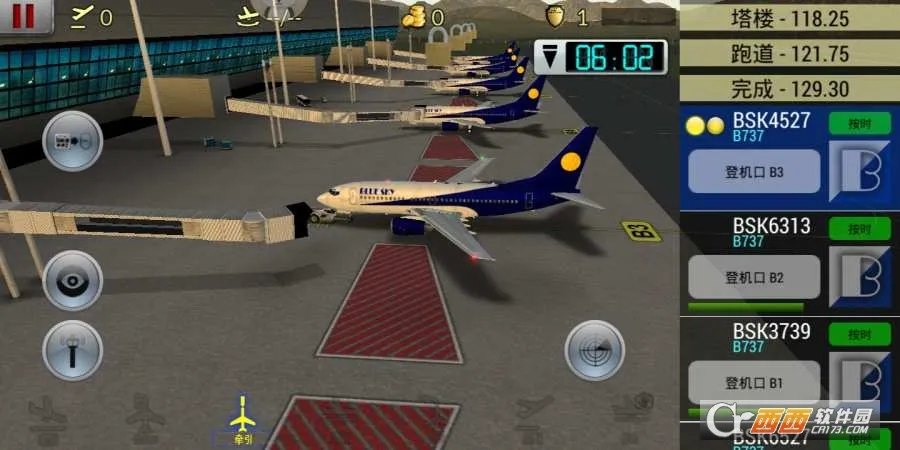Viewport: 900px width, 450px height.
Task: Toggle the round eye view button
Action: (x=72, y=281)
